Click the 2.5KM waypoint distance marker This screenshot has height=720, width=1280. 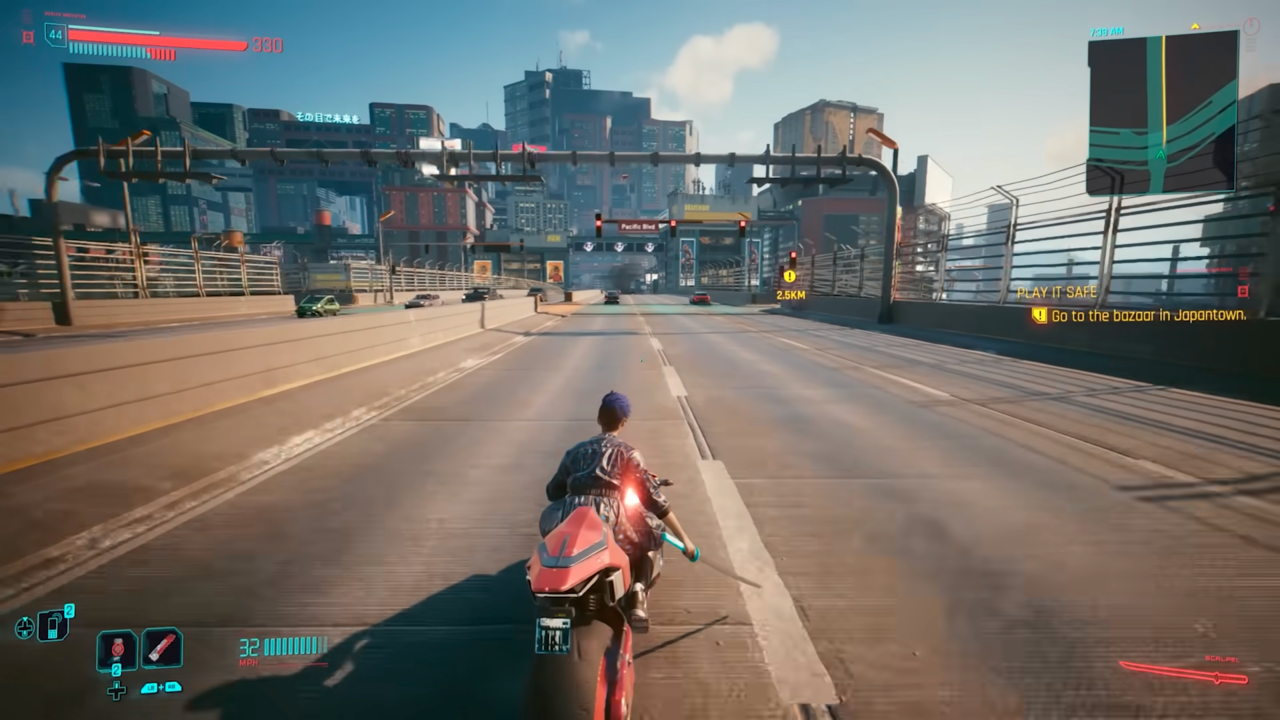coord(790,294)
